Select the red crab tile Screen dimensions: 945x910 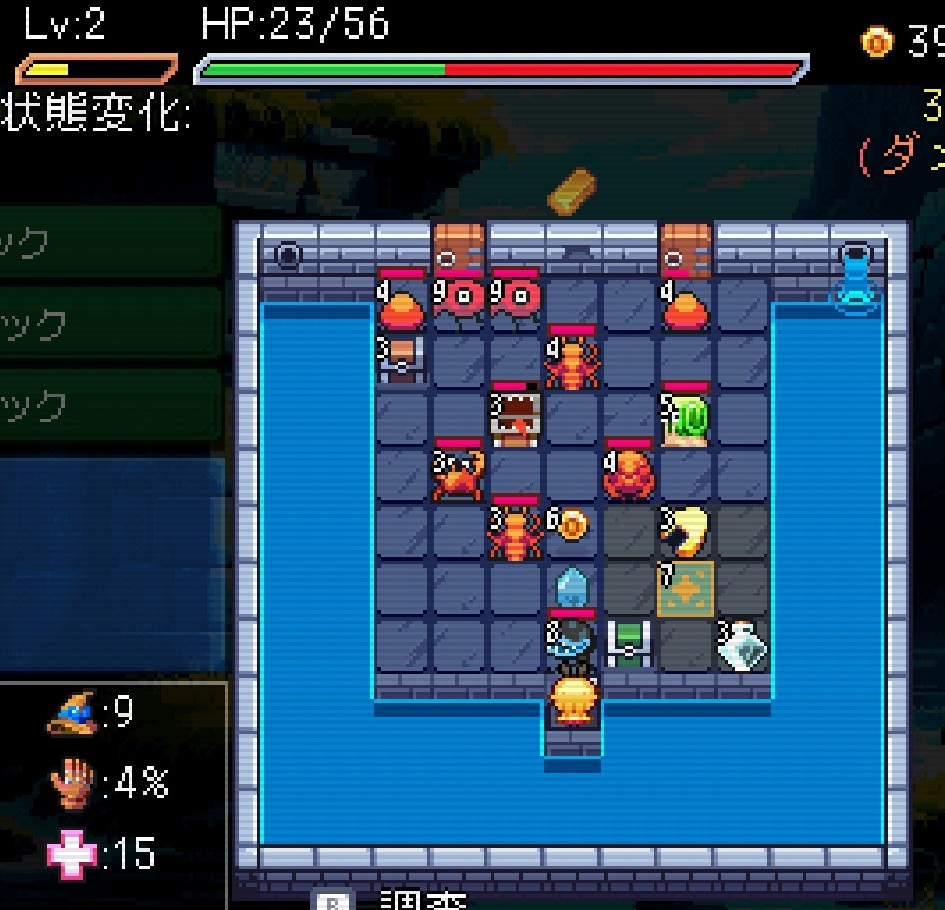(458, 474)
